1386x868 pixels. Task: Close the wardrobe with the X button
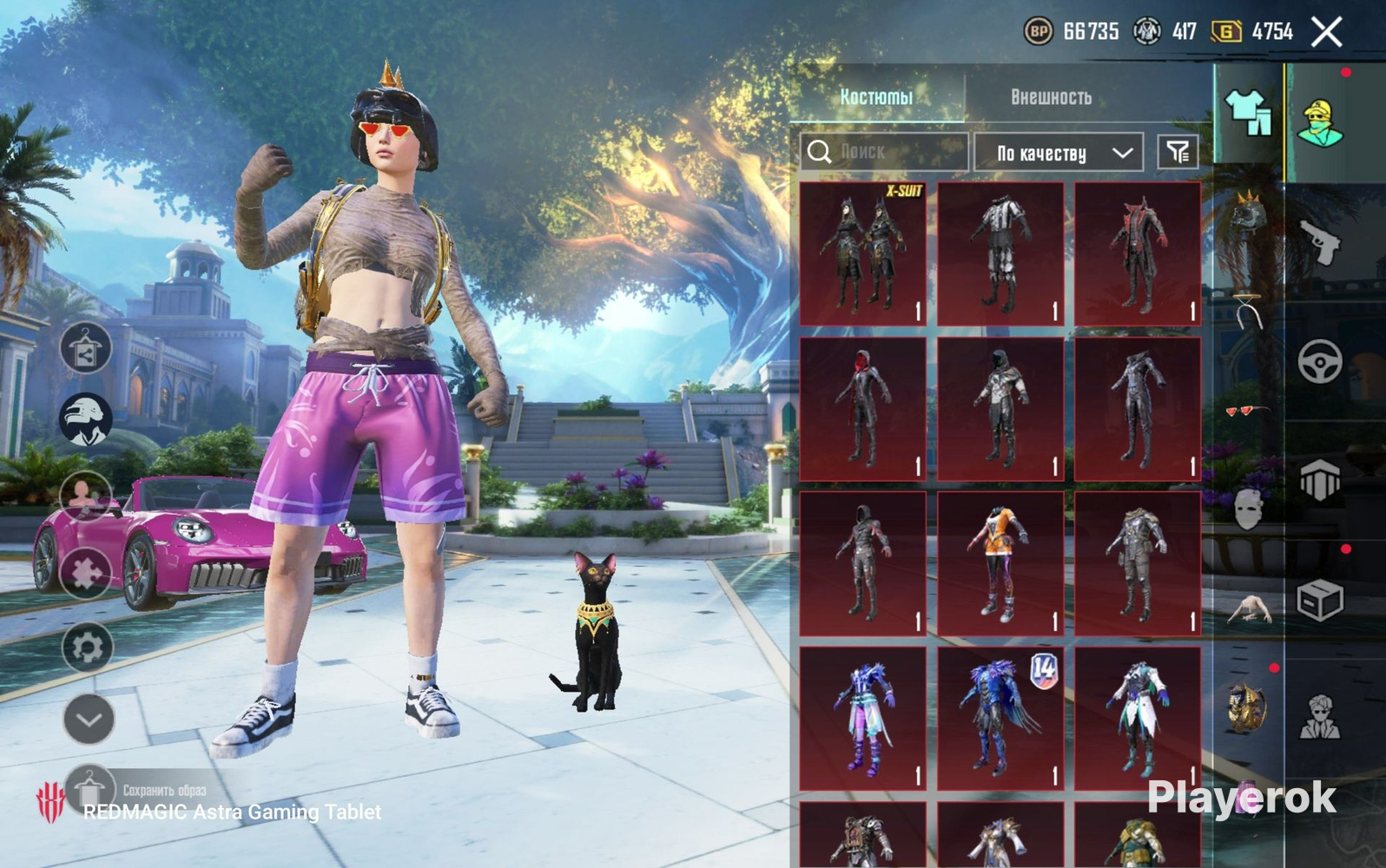click(x=1326, y=33)
